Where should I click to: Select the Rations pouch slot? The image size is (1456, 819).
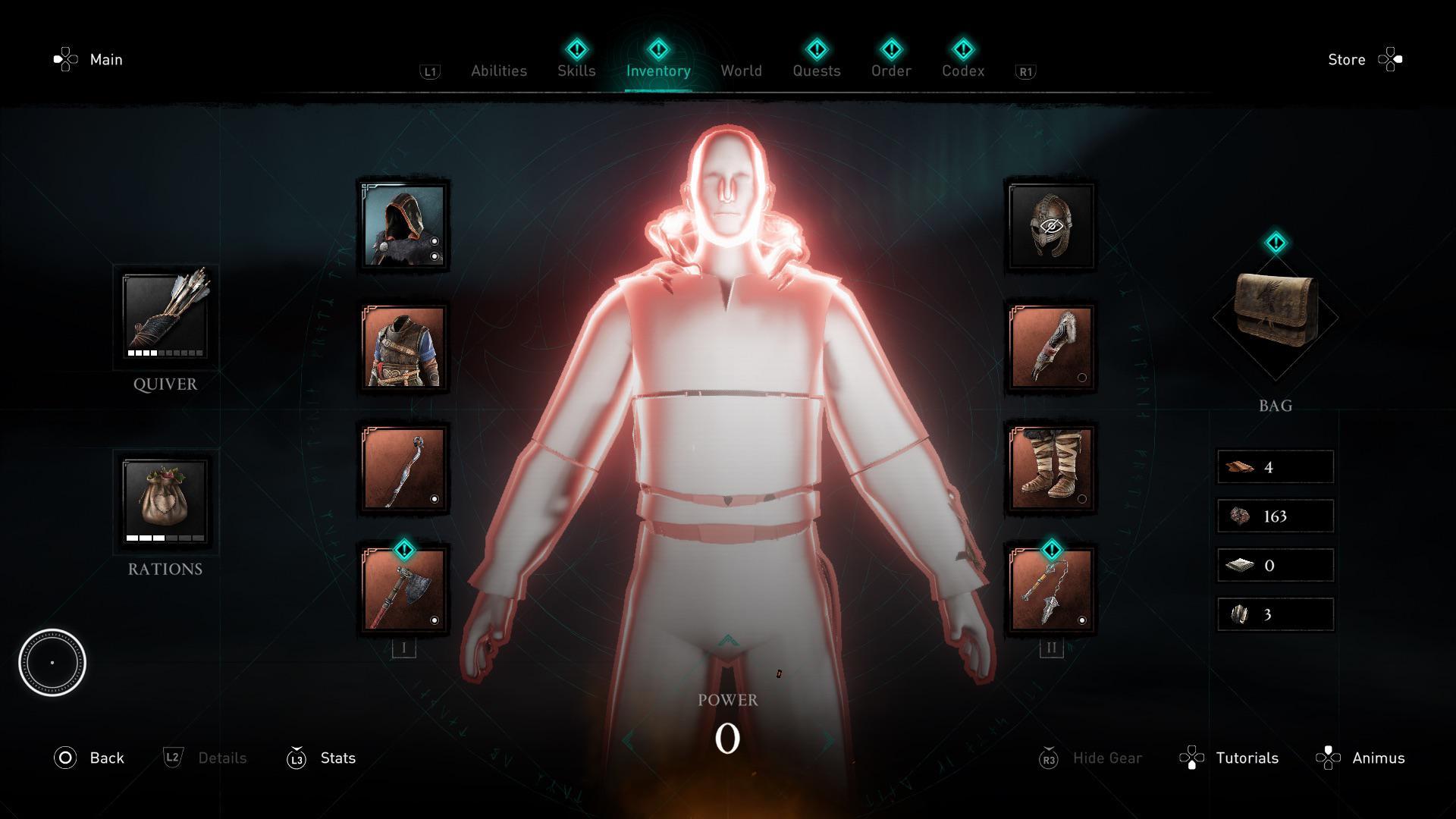point(165,500)
